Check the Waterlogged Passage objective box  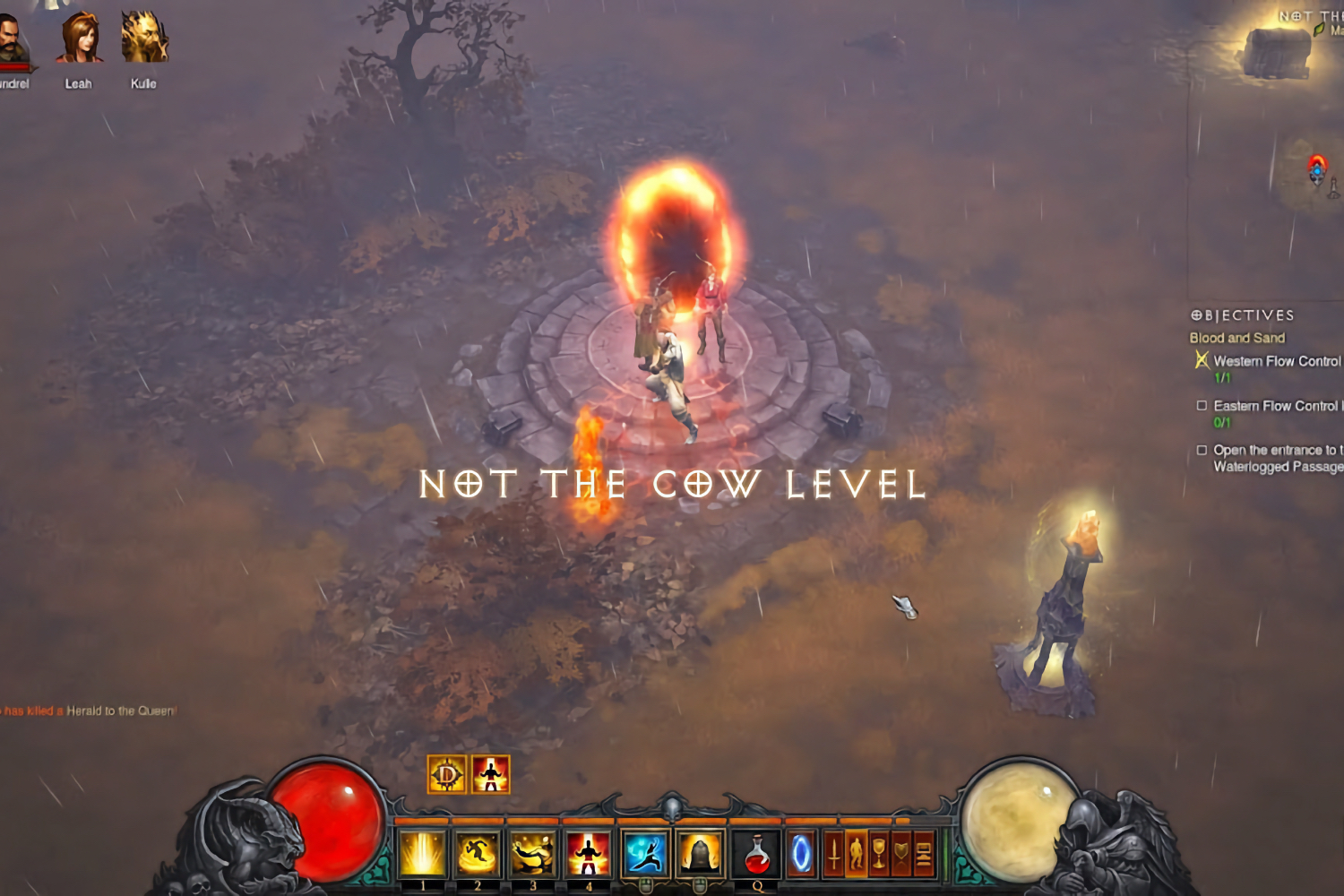click(1203, 448)
